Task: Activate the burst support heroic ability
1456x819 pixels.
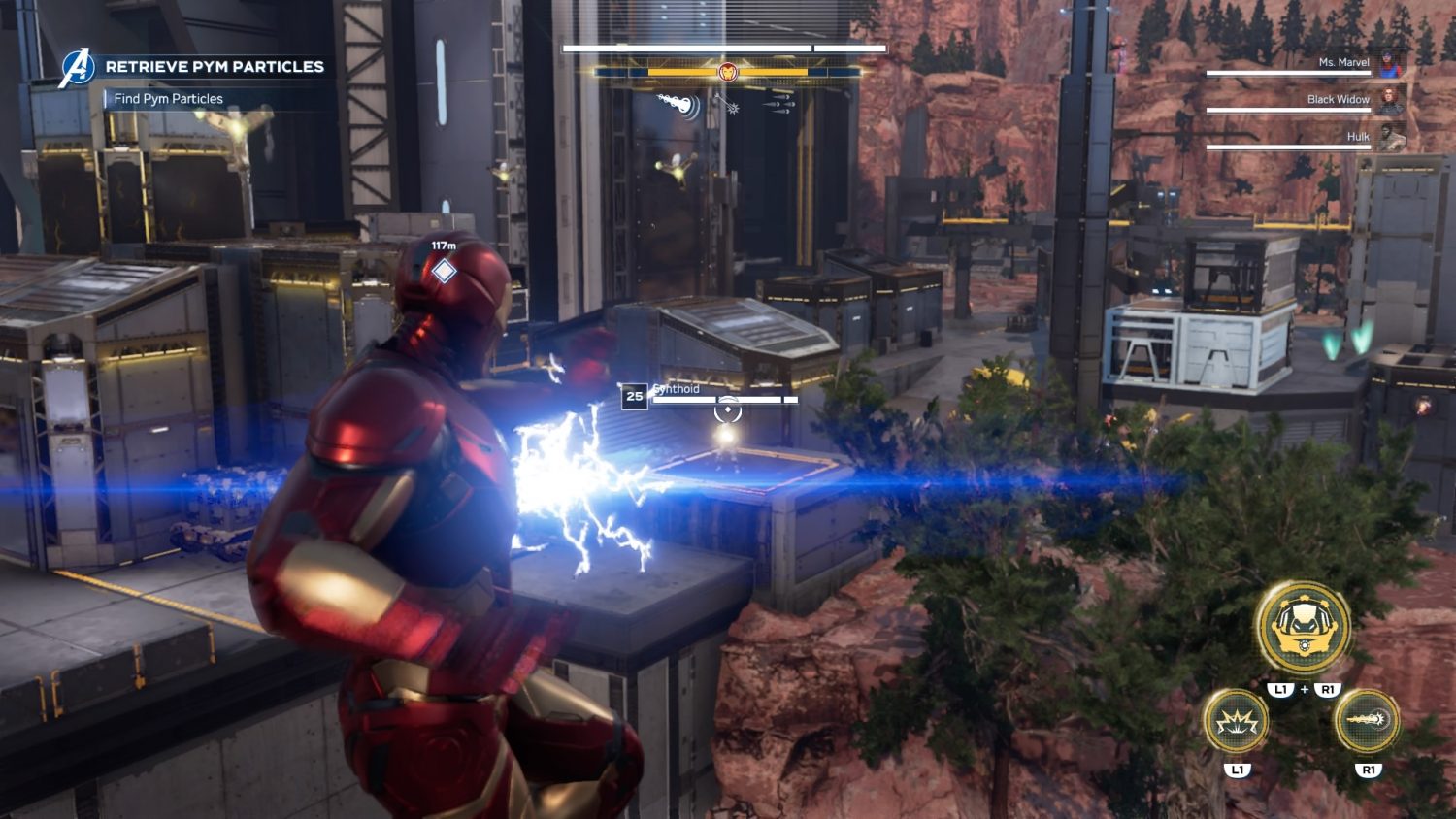Action: point(1236,722)
